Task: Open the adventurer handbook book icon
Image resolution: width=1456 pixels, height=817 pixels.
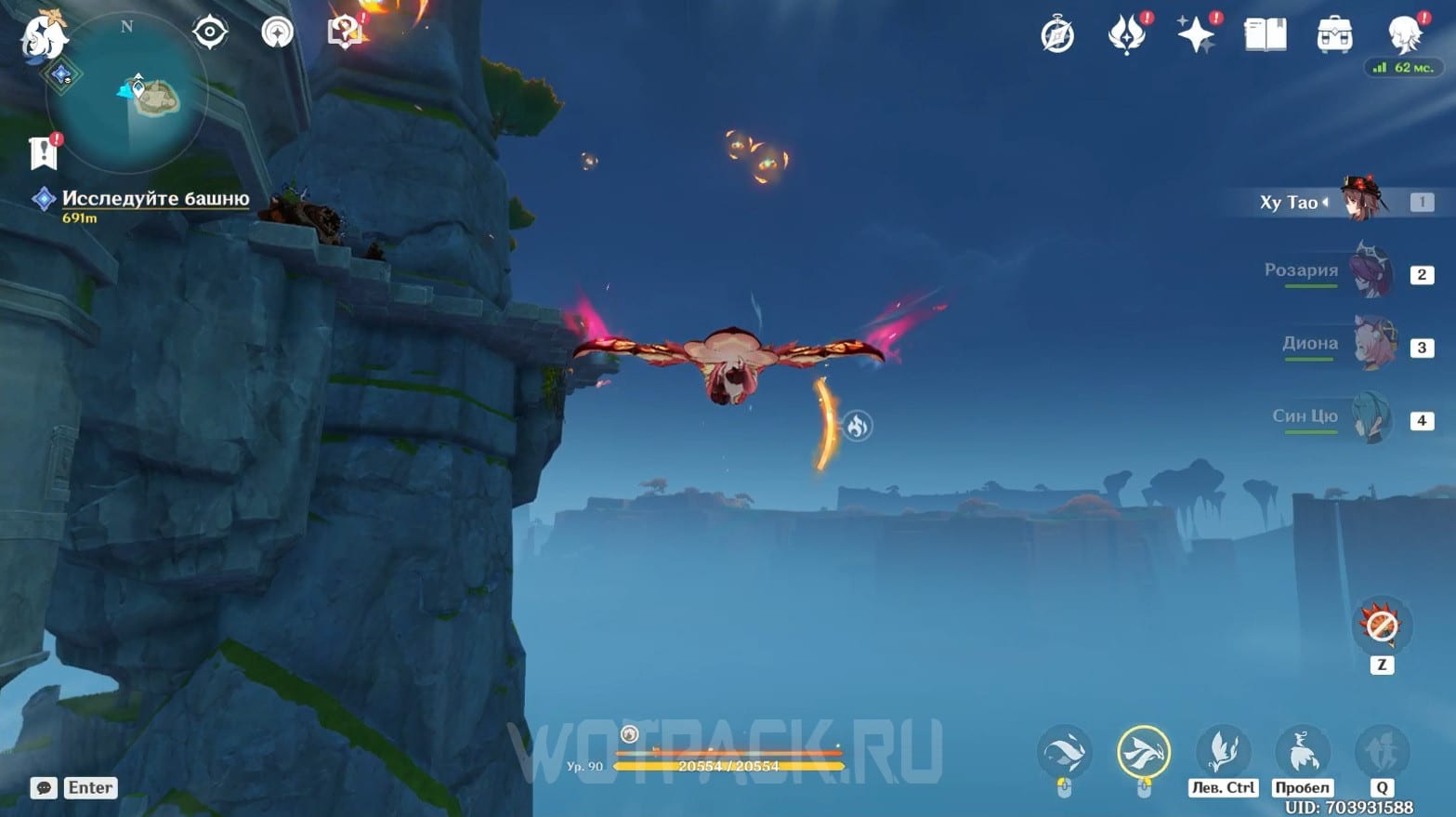Action: 1265,35
